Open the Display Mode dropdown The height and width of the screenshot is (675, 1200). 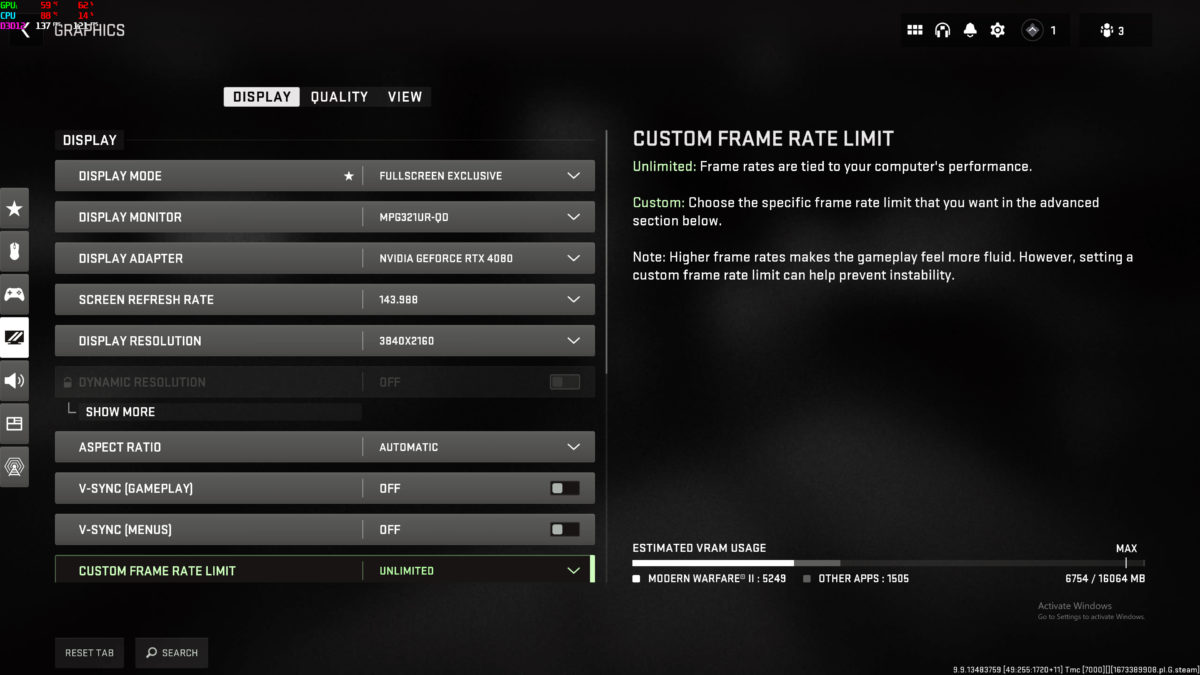coord(573,176)
